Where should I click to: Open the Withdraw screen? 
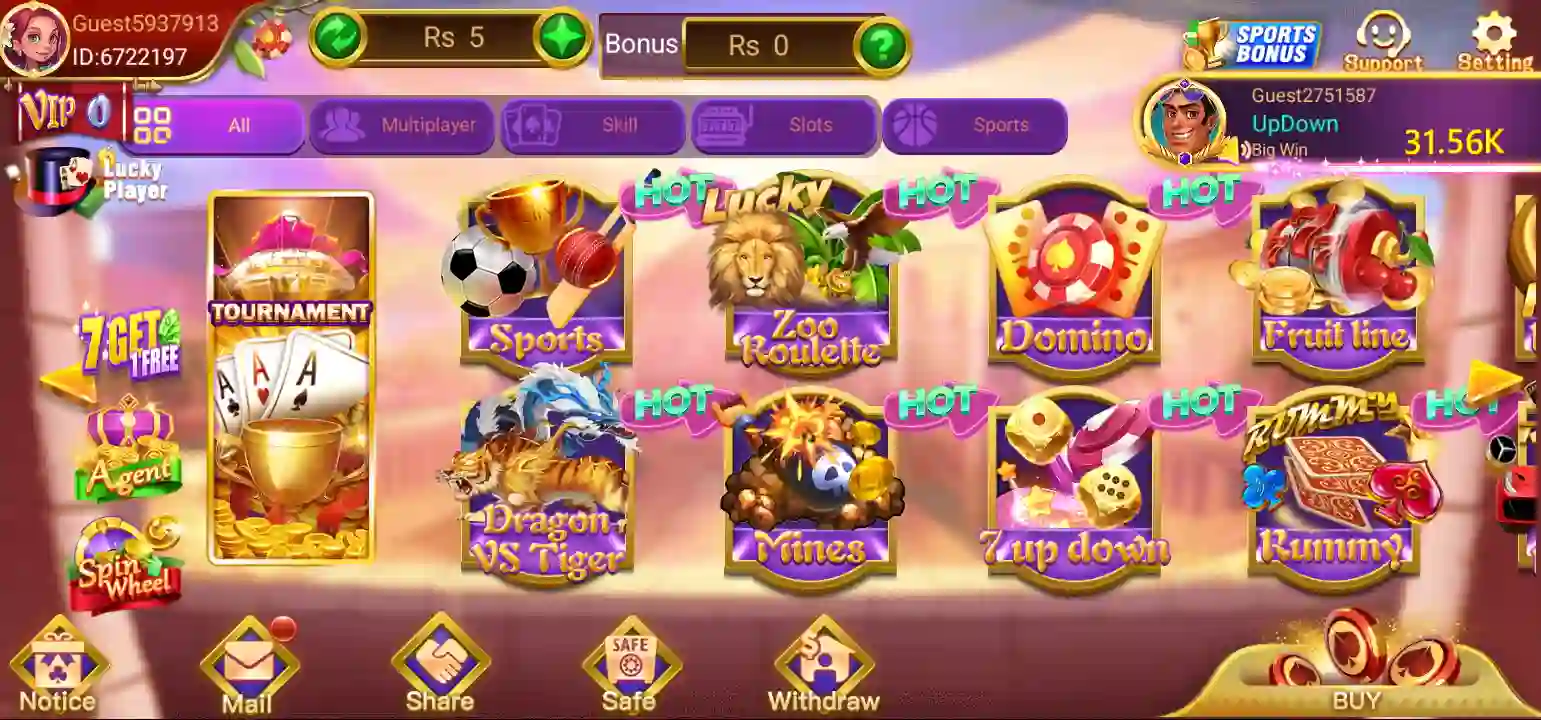pyautogui.click(x=822, y=660)
